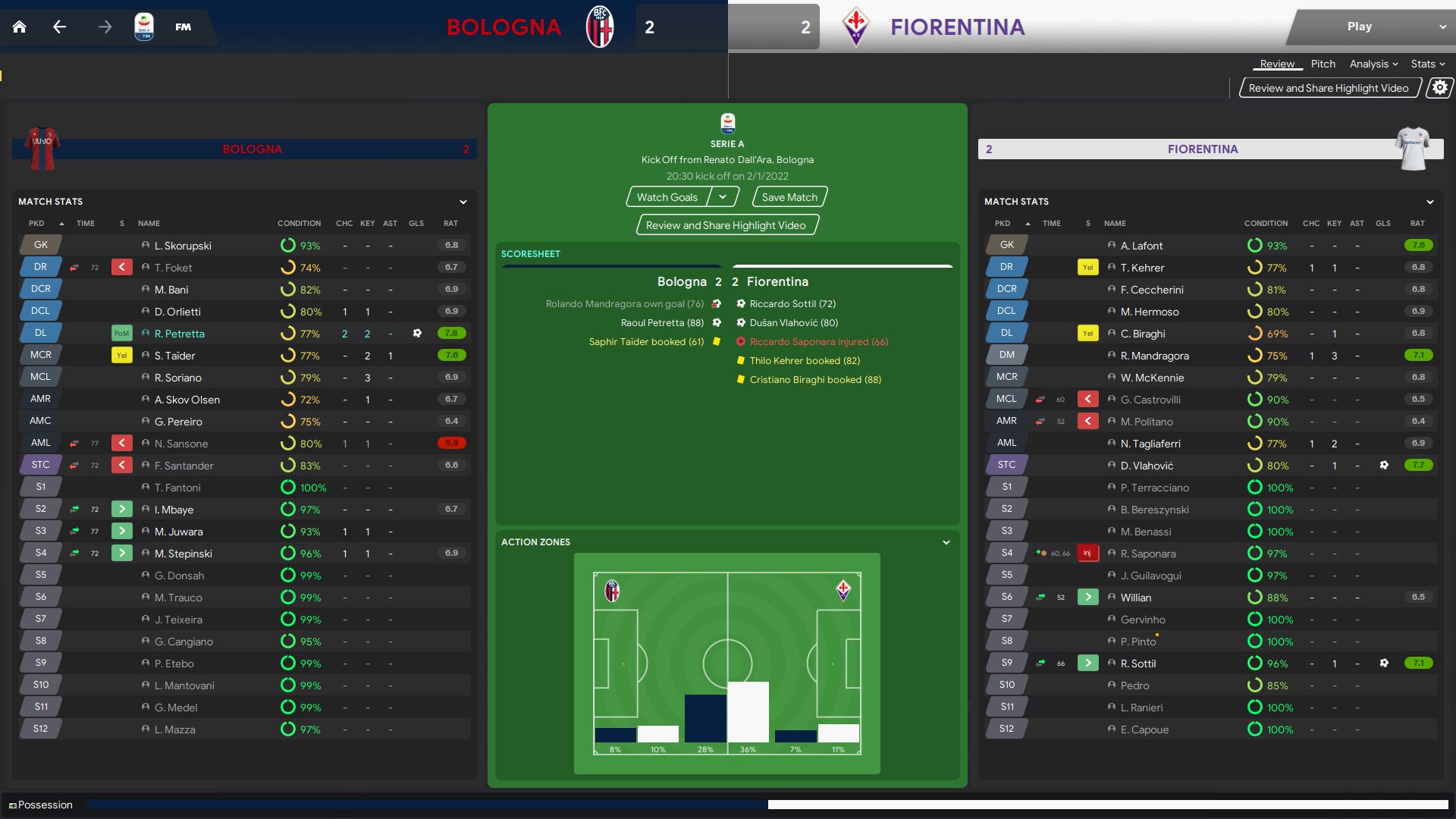Select the Review tab

coord(1277,64)
